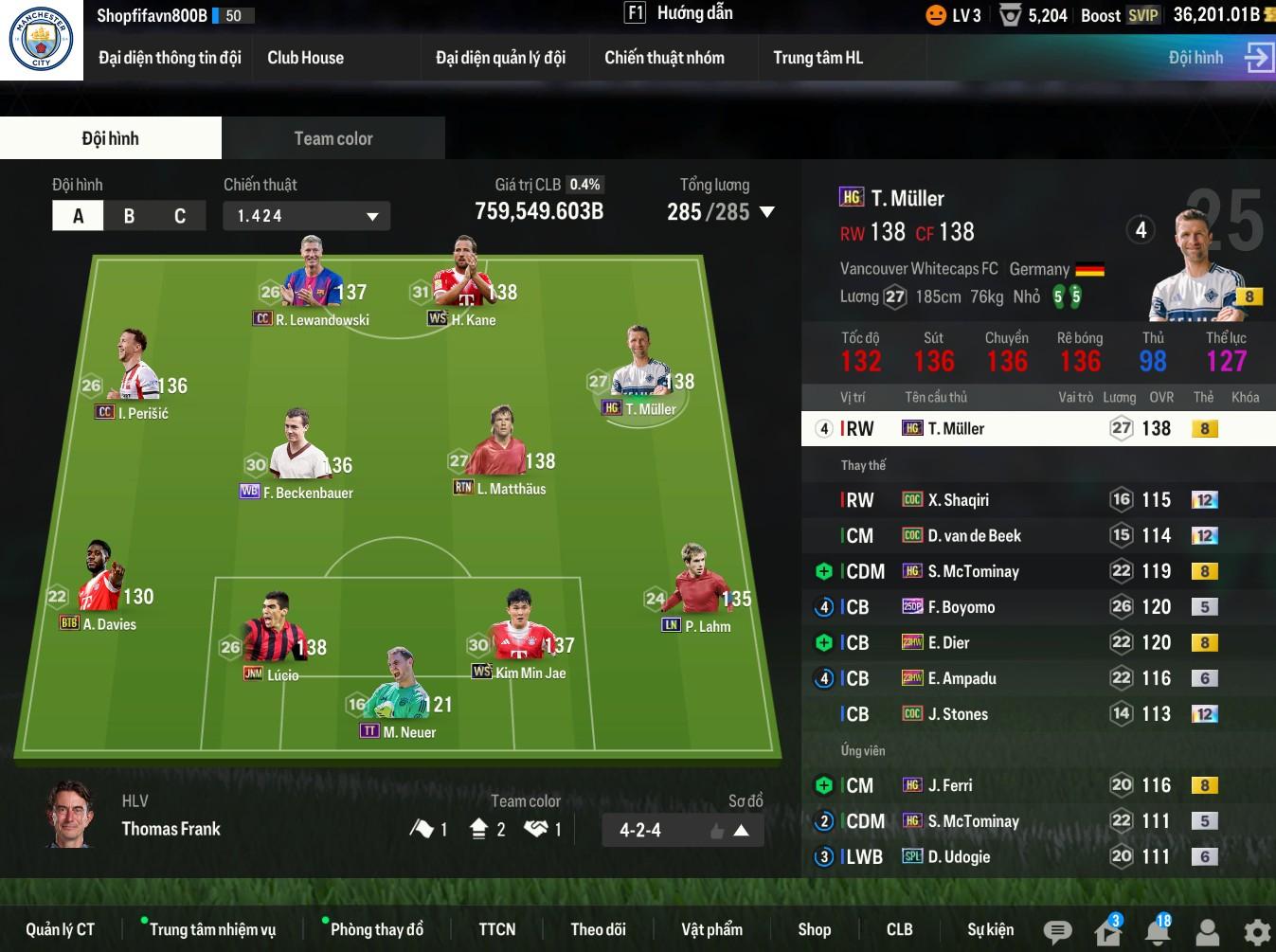Open the settings gear icon
The width and height of the screenshot is (1276, 952).
(x=1256, y=932)
